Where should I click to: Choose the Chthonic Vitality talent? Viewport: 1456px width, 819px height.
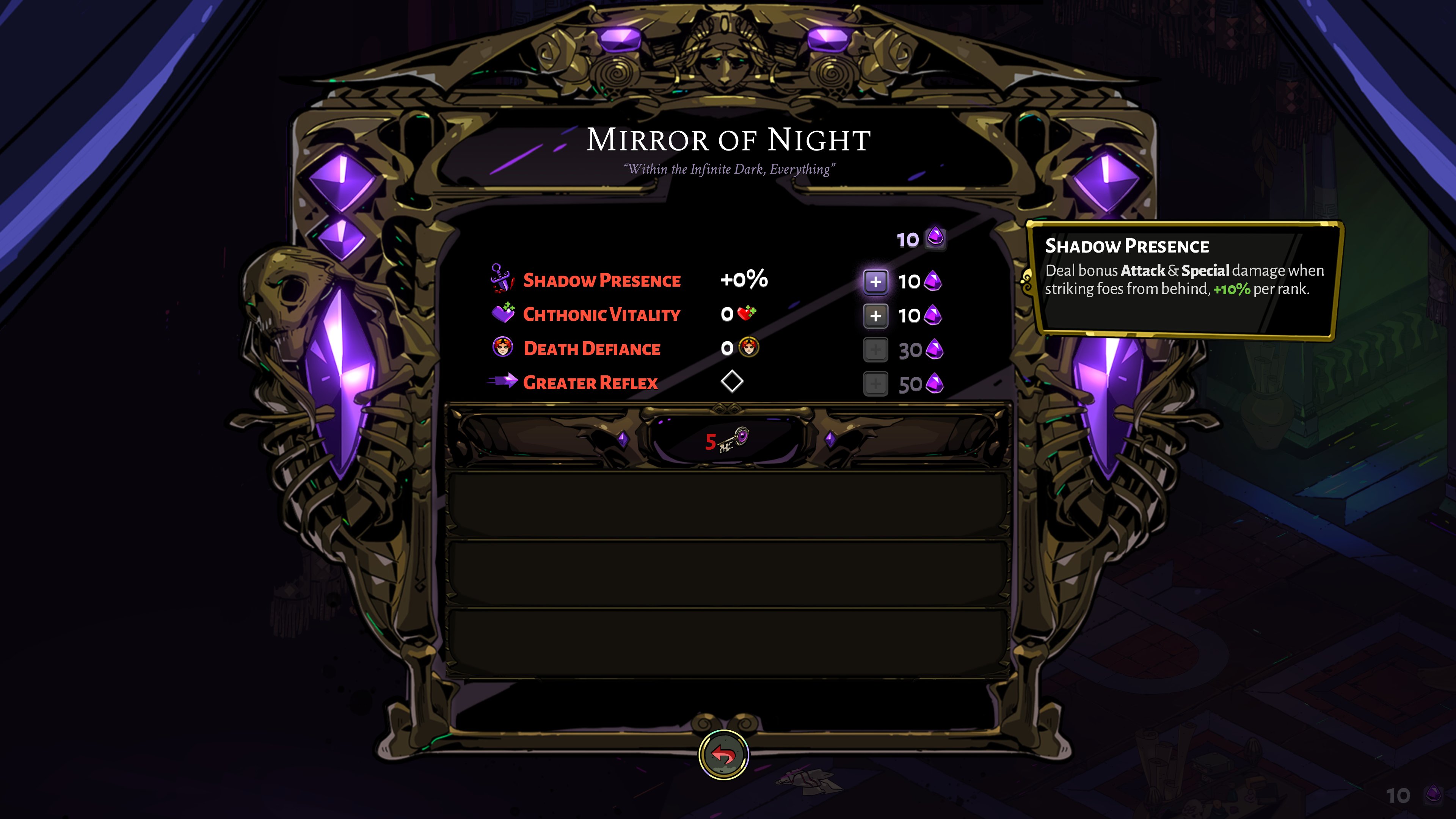601,315
